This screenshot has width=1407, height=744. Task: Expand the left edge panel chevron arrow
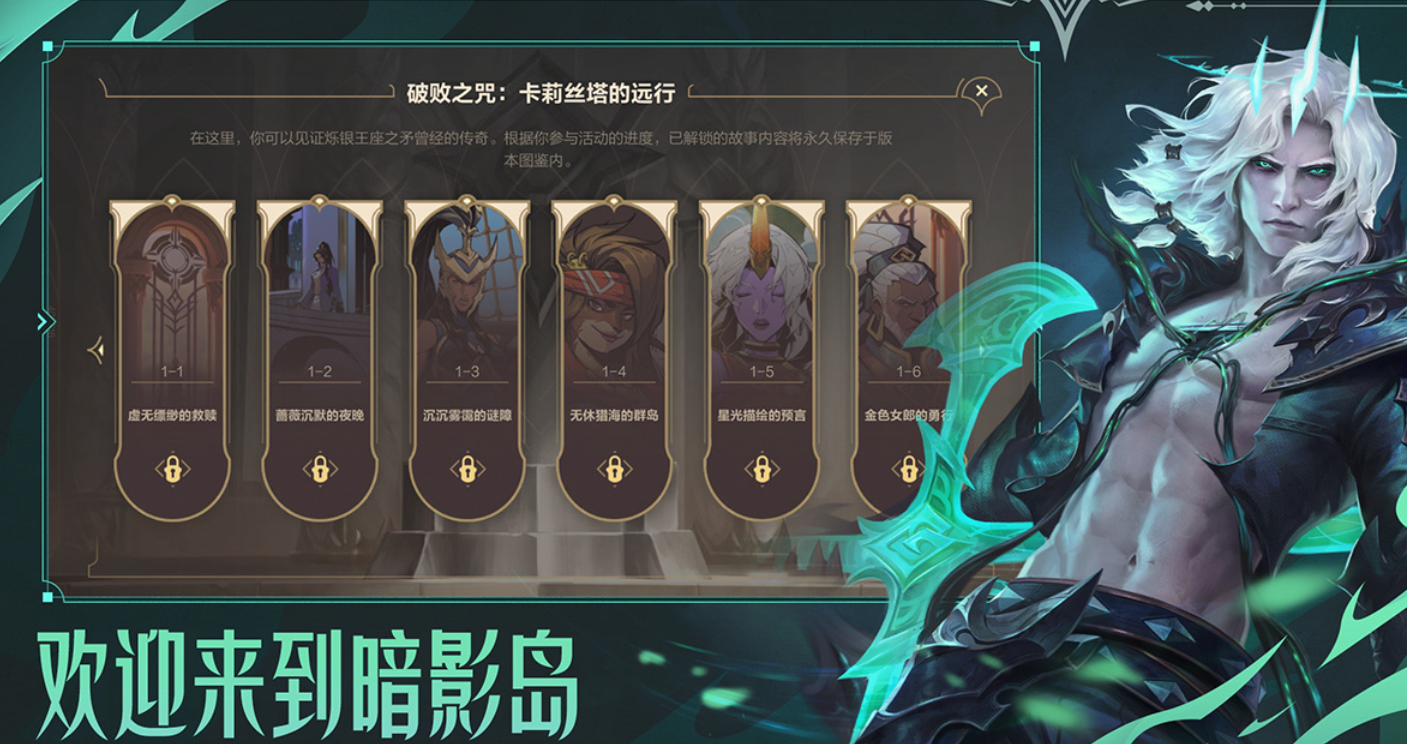42,322
